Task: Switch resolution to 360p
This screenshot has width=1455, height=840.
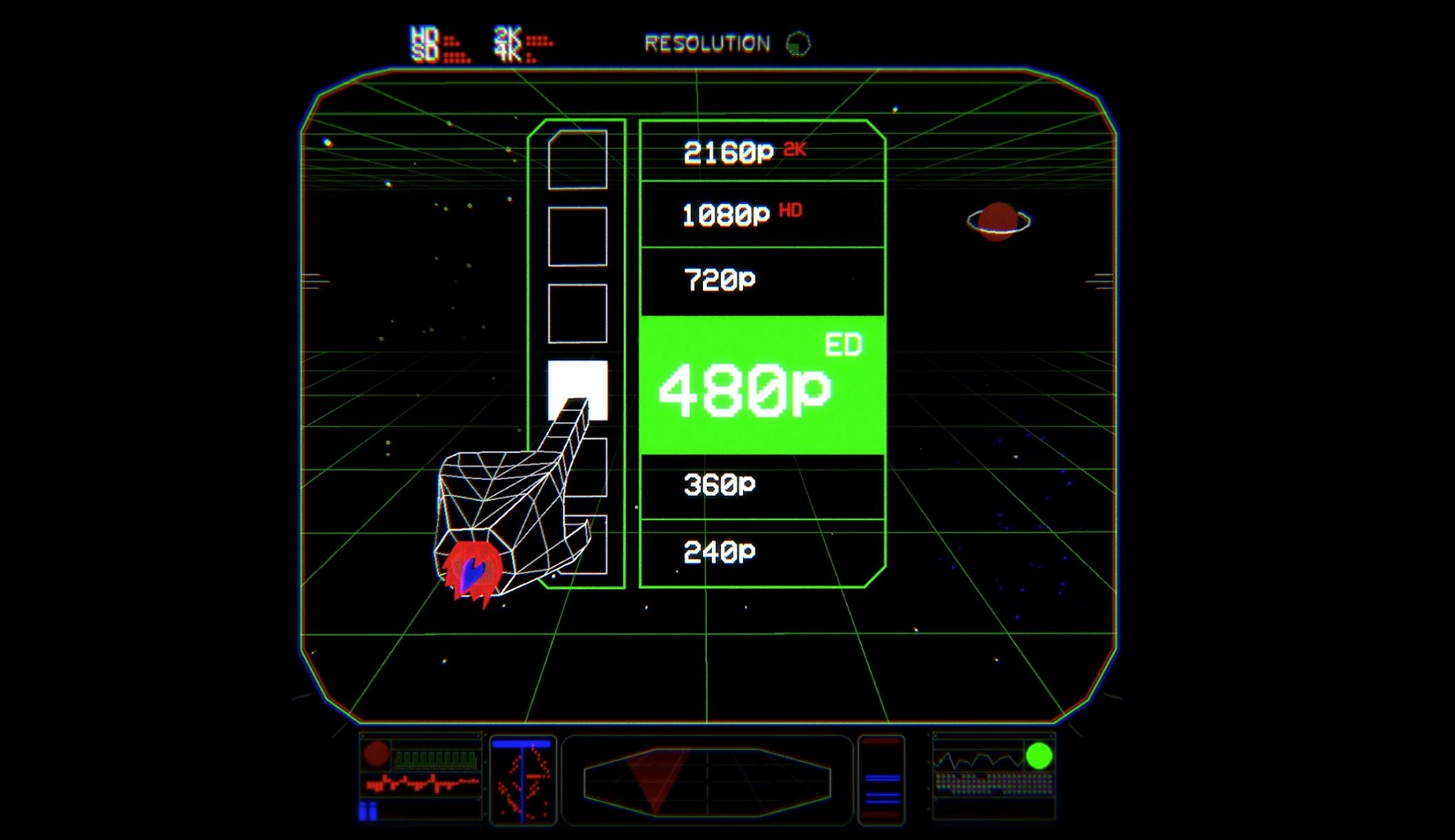Action: click(x=761, y=485)
